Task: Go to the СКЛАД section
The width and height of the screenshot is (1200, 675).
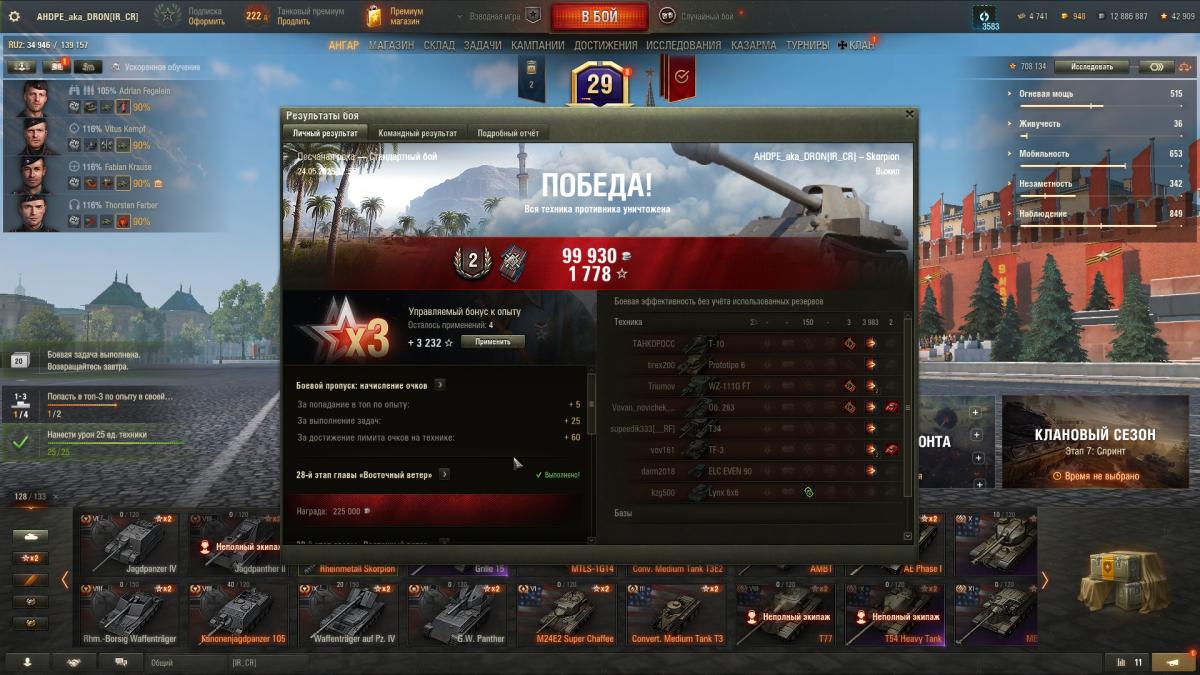Action: pos(439,45)
